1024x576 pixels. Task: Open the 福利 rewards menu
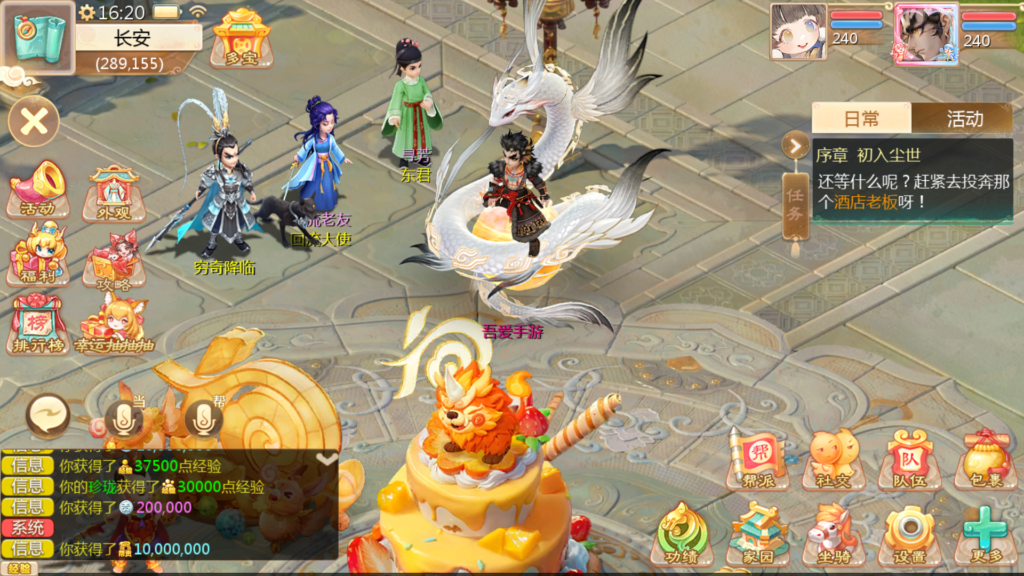pyautogui.click(x=38, y=256)
